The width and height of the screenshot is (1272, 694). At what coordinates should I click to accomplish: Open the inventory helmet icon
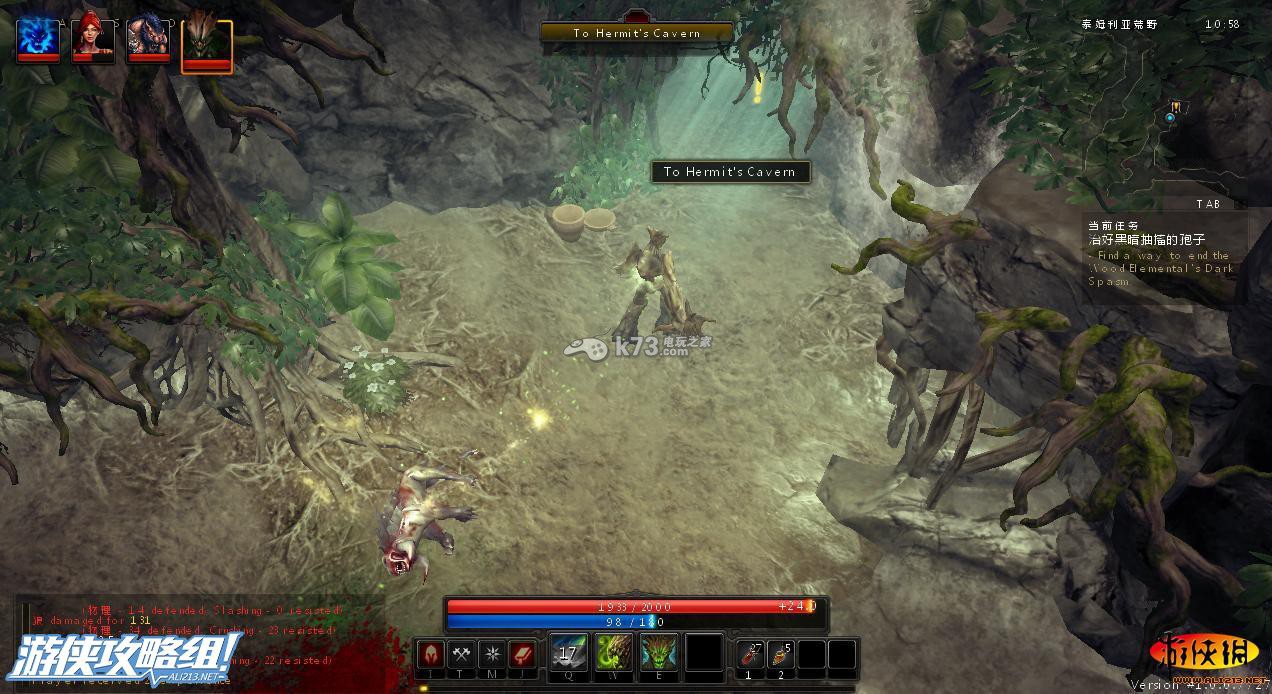pos(431,655)
